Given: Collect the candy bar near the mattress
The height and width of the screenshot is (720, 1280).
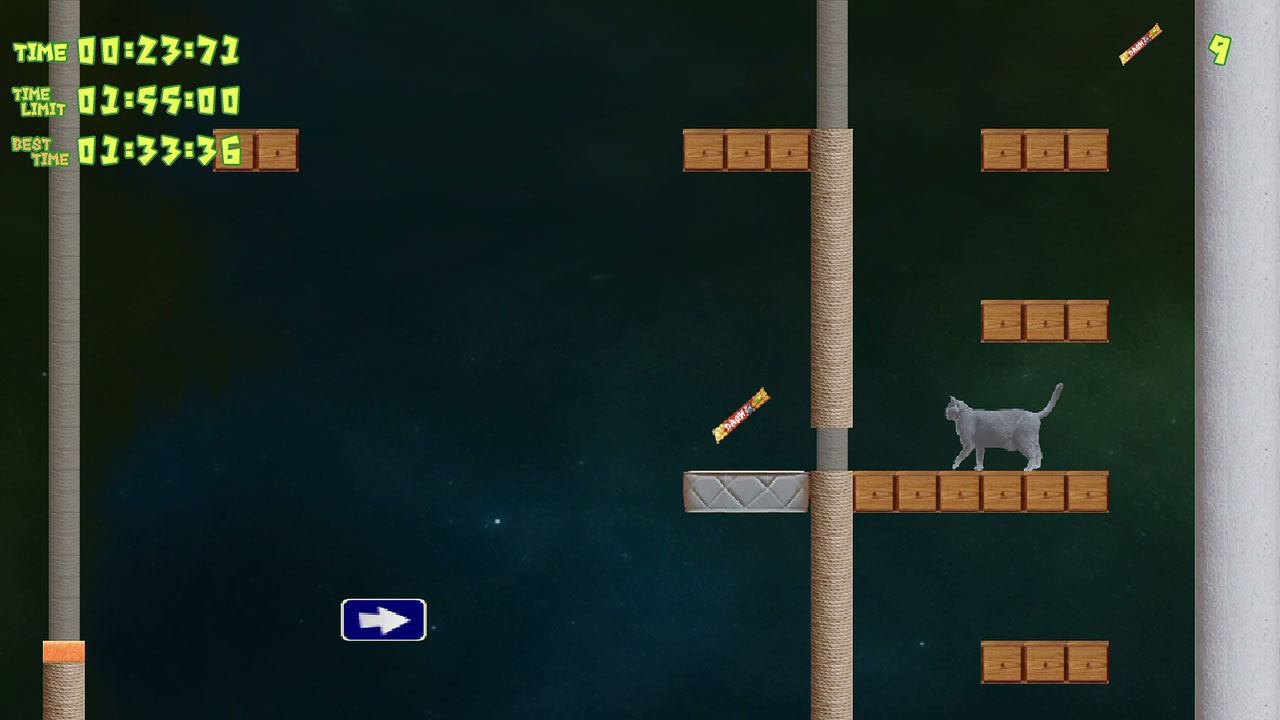Looking at the screenshot, I should coord(740,413).
